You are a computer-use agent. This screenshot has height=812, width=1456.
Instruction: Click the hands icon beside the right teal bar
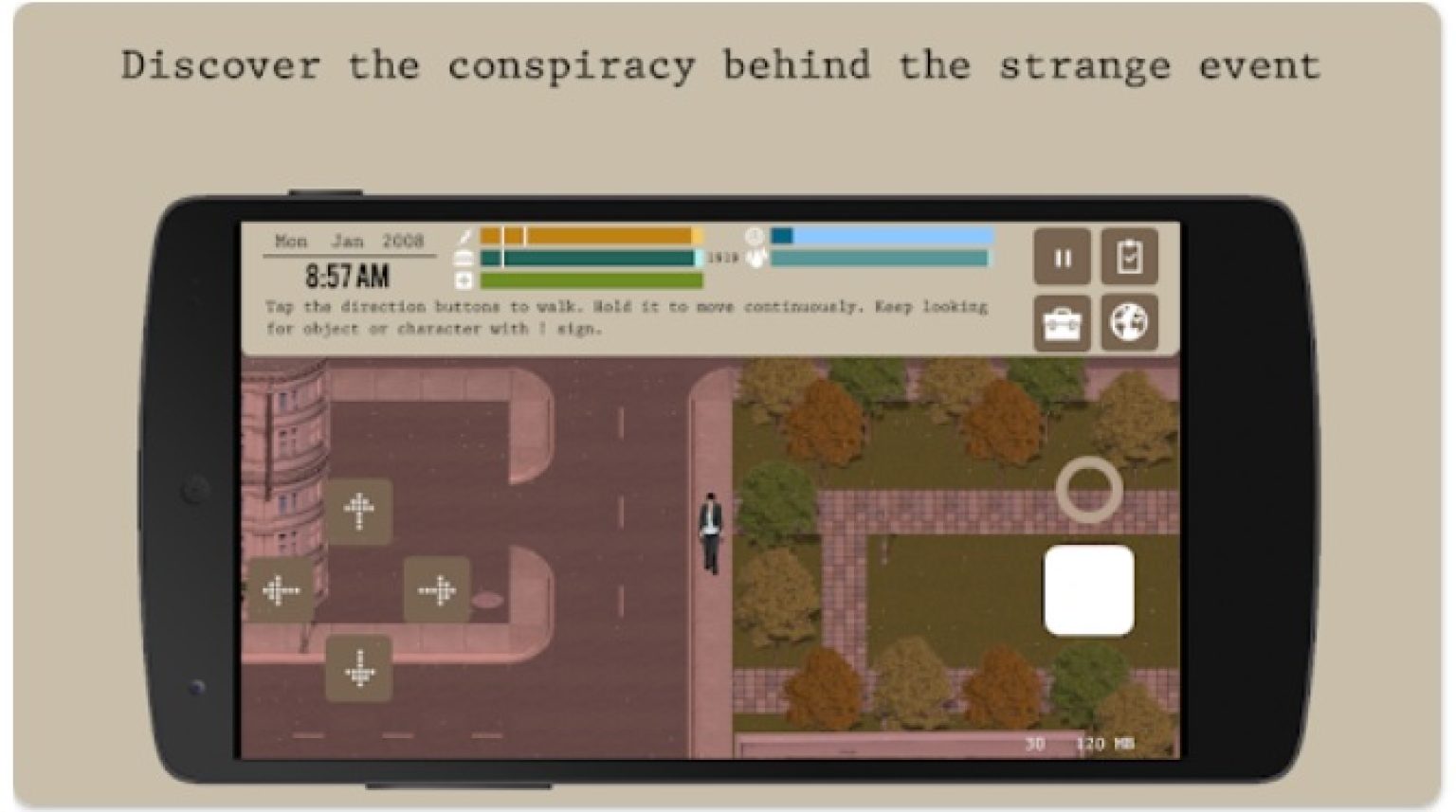pyautogui.click(x=755, y=258)
